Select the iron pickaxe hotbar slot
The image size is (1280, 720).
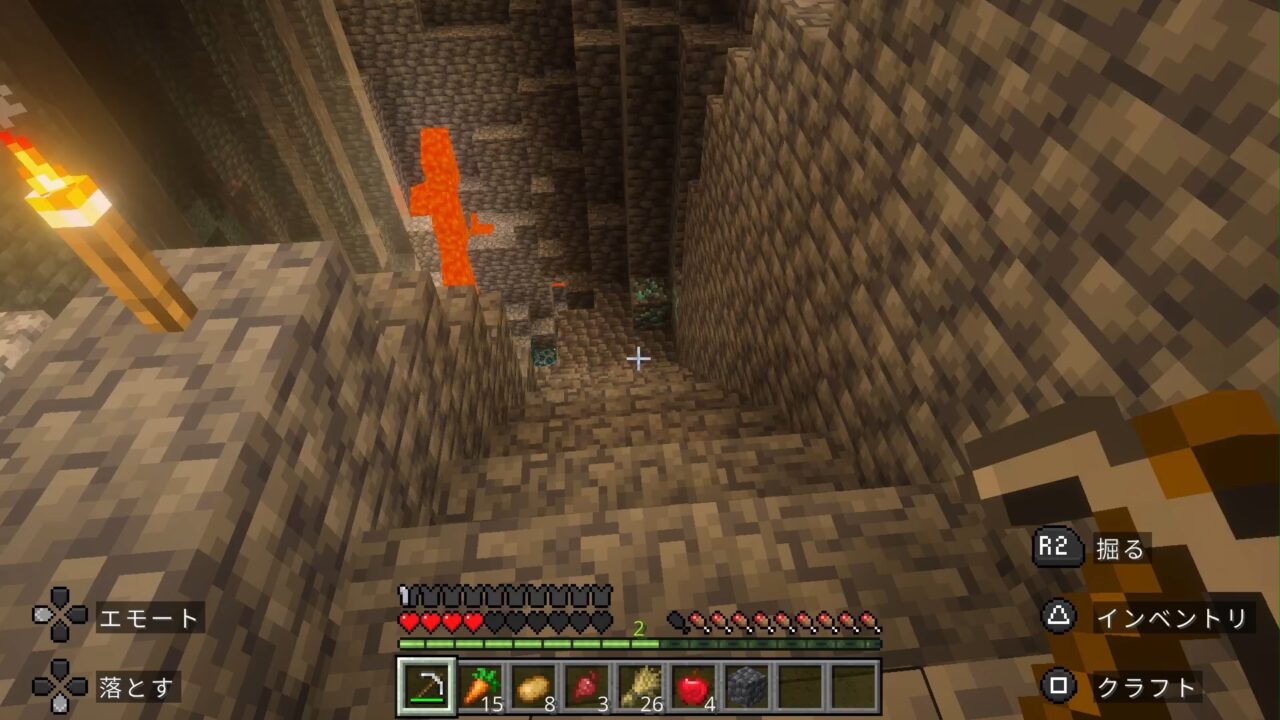tap(428, 687)
